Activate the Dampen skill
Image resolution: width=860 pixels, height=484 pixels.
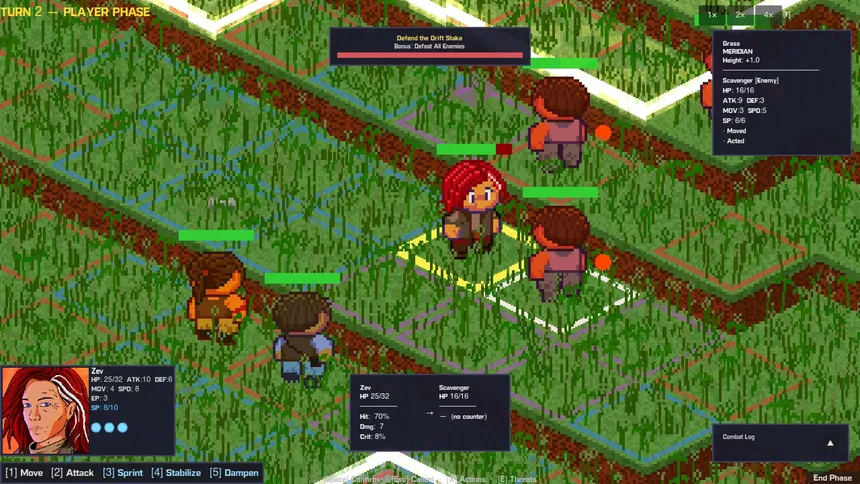[234, 473]
